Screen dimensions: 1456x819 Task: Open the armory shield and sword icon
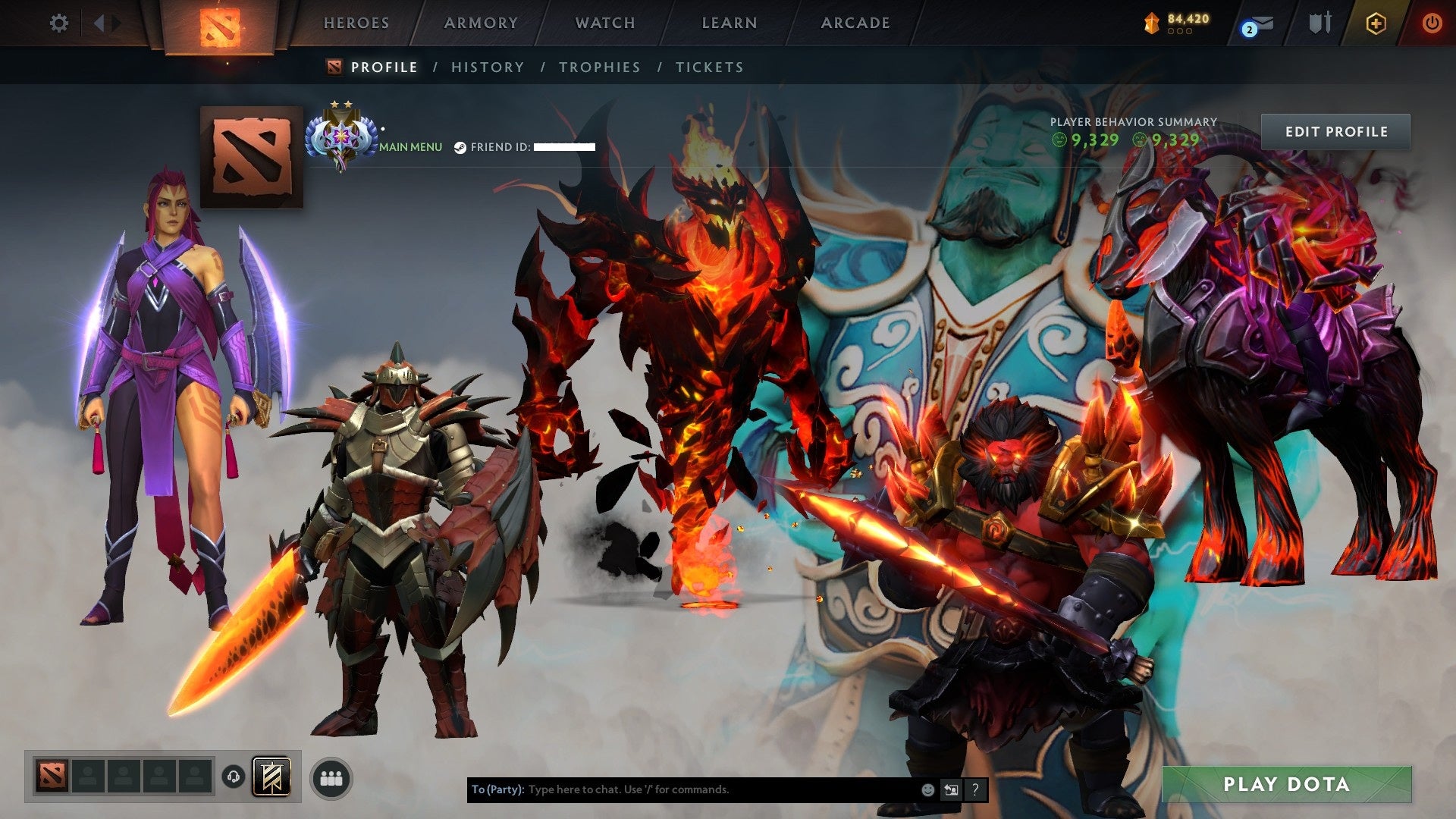click(1321, 23)
